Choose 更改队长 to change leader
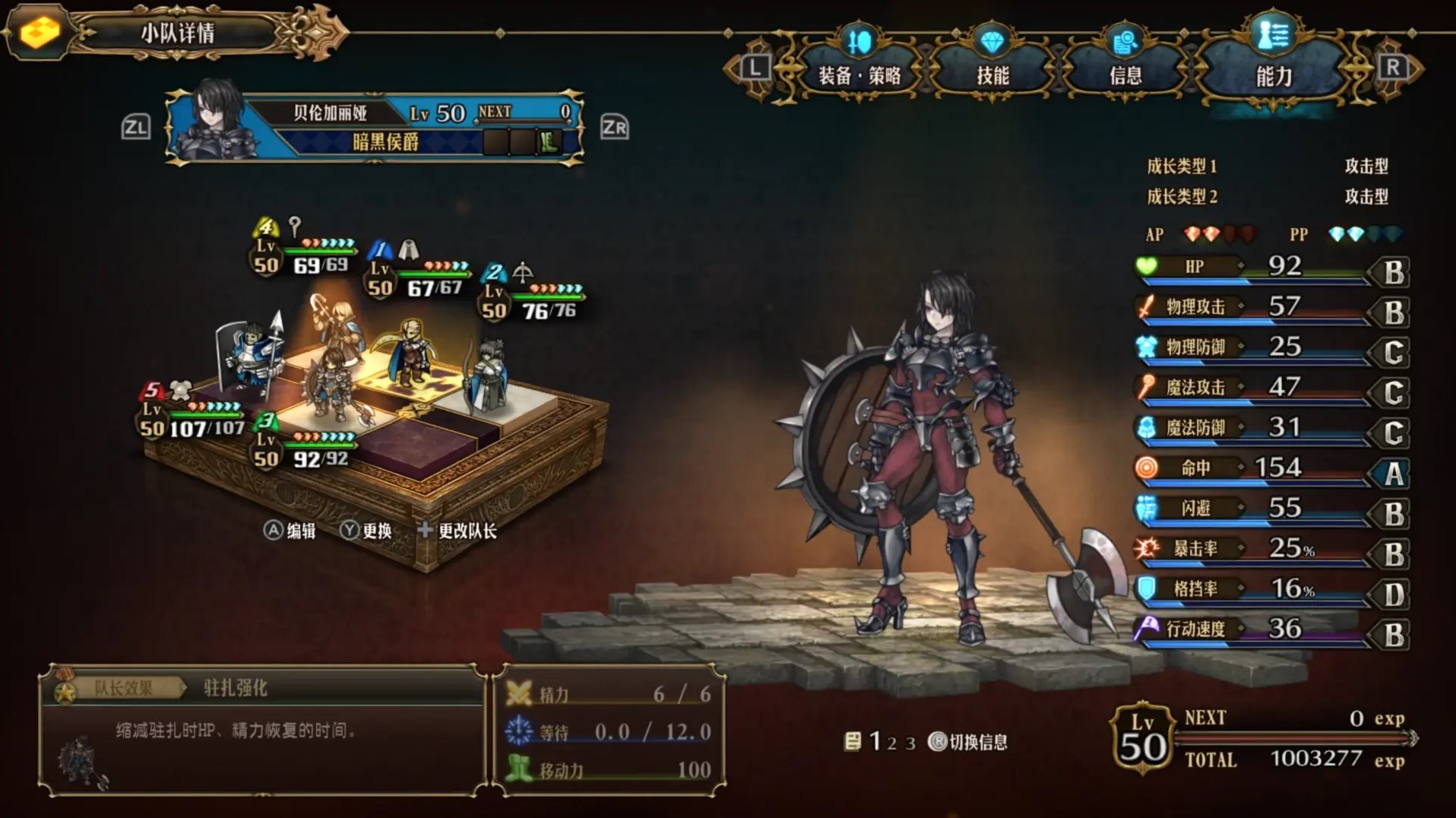 (457, 531)
